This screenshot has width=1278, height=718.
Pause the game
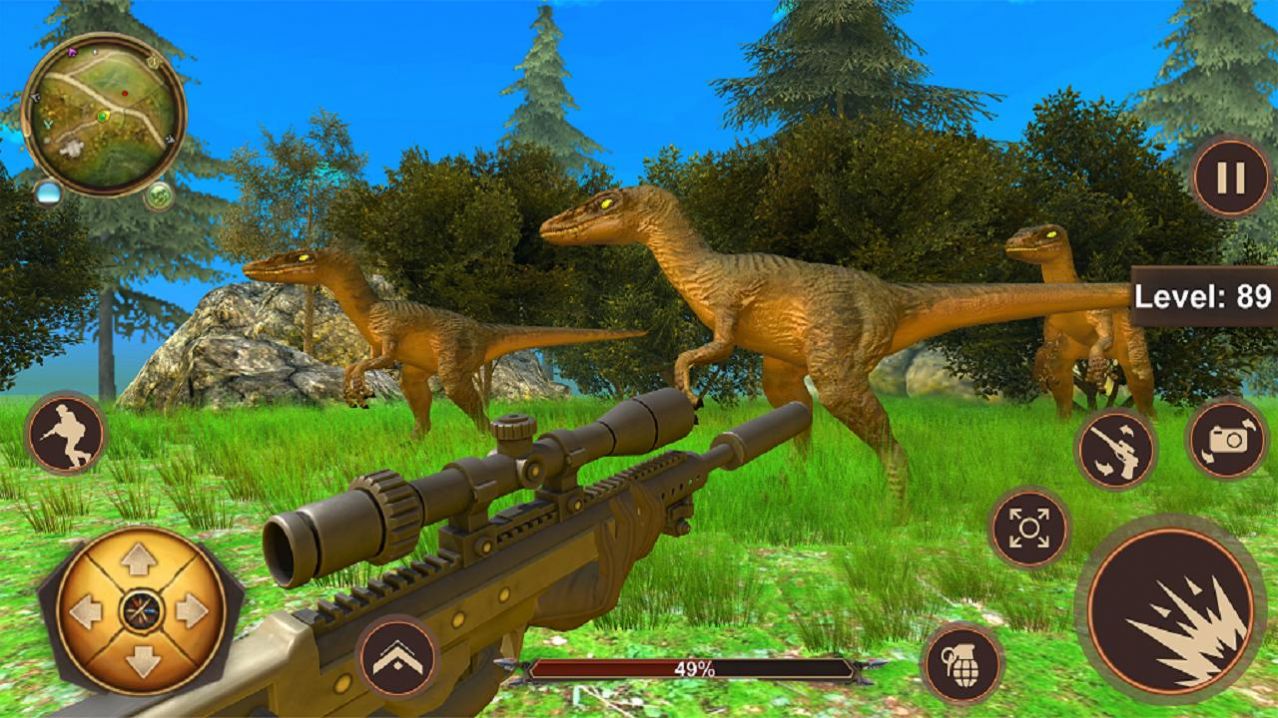tap(1230, 178)
